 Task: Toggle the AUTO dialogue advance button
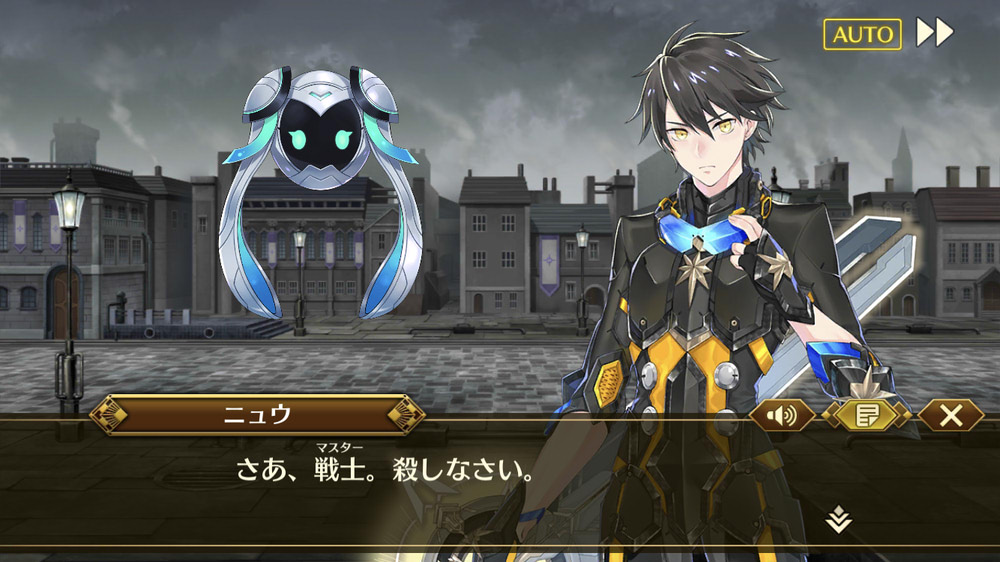(x=862, y=34)
